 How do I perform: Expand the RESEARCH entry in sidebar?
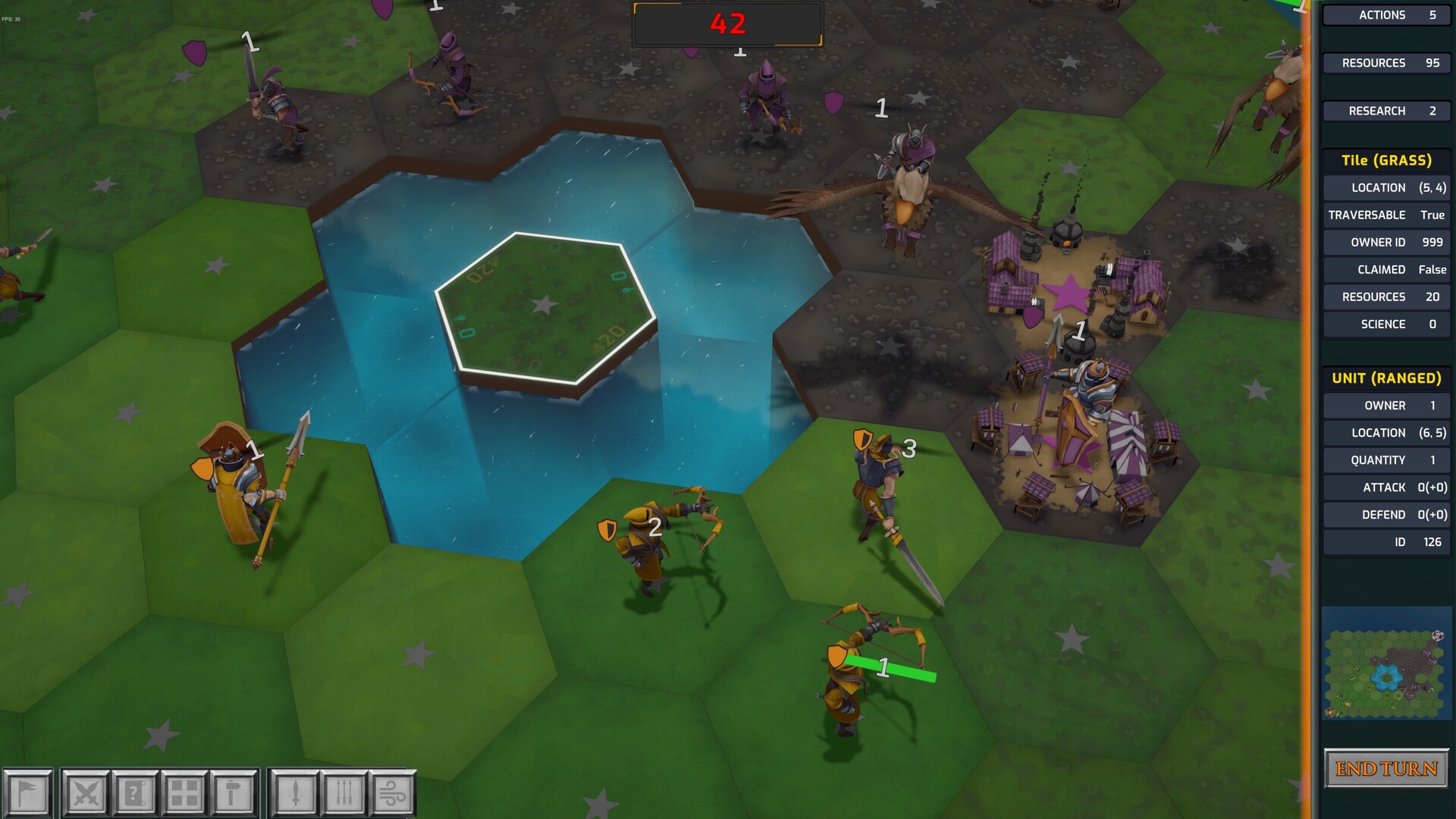pos(1386,111)
